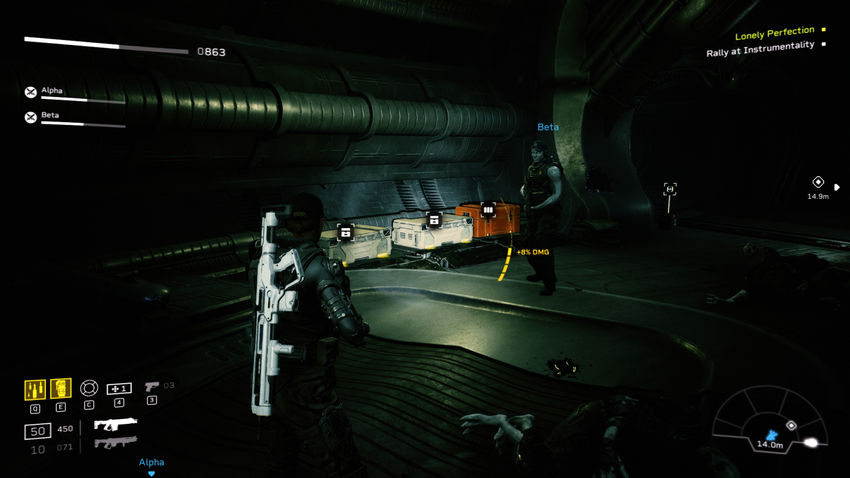Switch to the primary rifle weapon
850x478 pixels.
[x=115, y=425]
